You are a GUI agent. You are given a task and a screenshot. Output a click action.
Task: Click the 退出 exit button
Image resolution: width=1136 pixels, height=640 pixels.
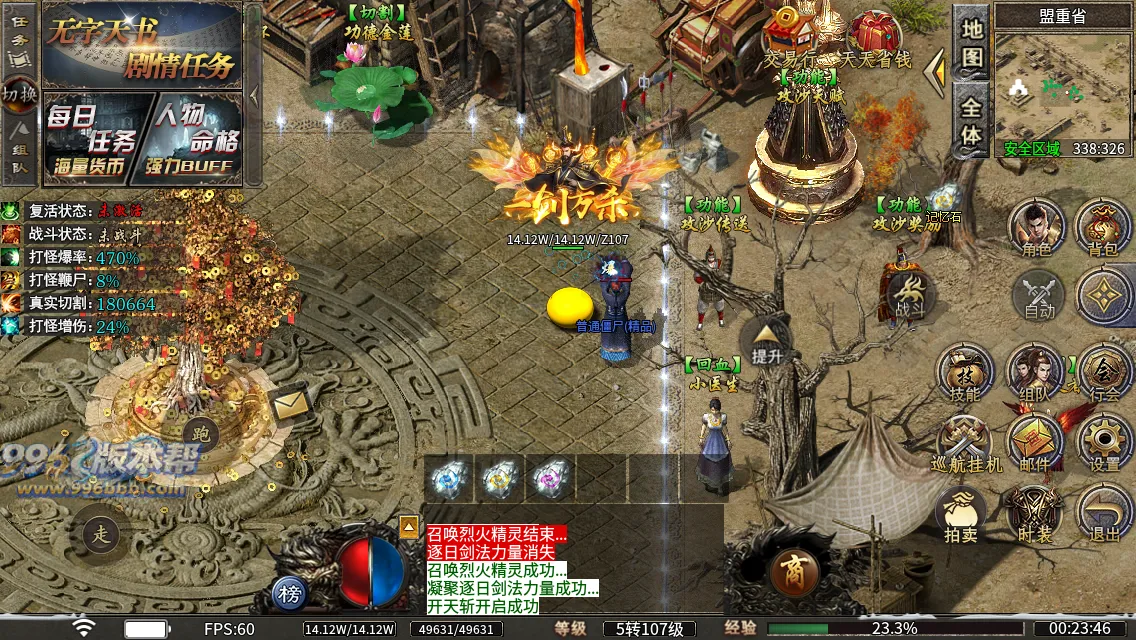click(x=1105, y=513)
